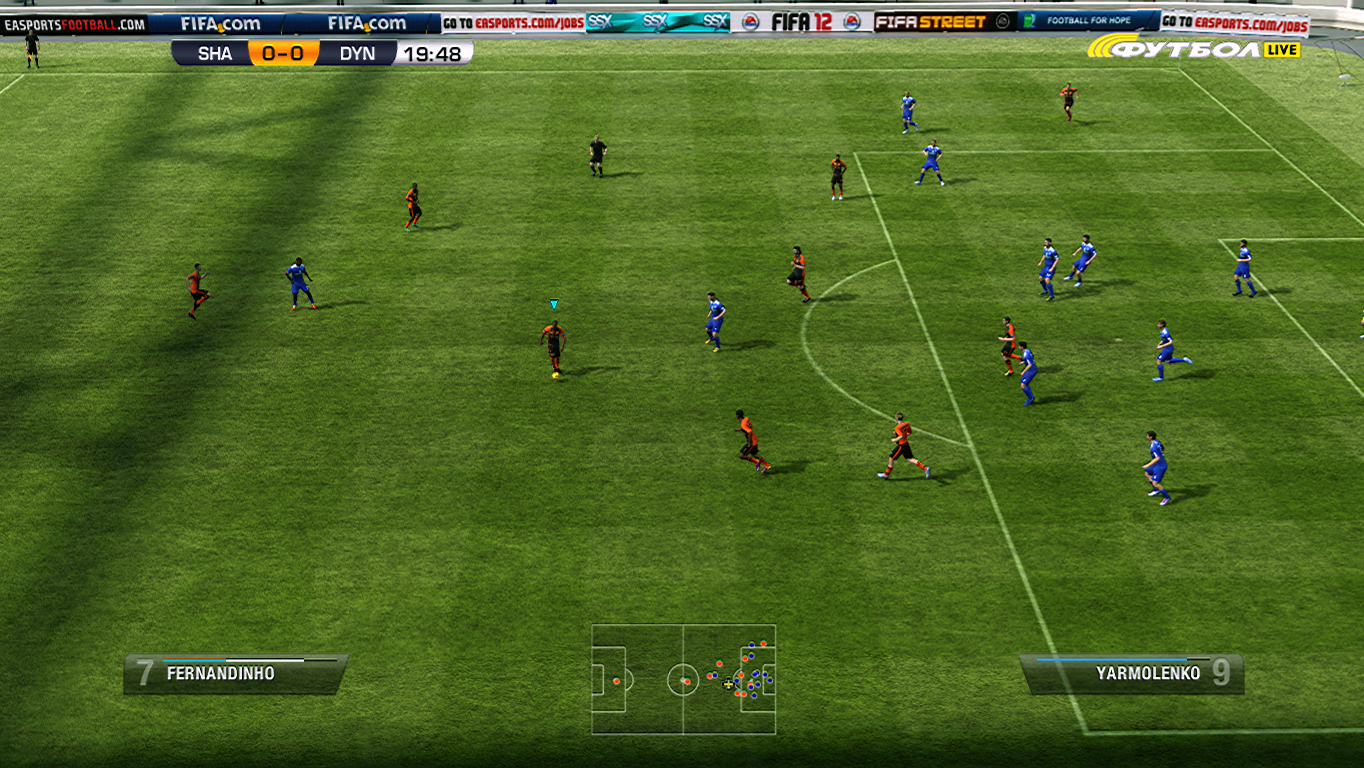Image resolution: width=1364 pixels, height=768 pixels.
Task: Select the Yarmolenko player name panel
Action: point(1131,673)
